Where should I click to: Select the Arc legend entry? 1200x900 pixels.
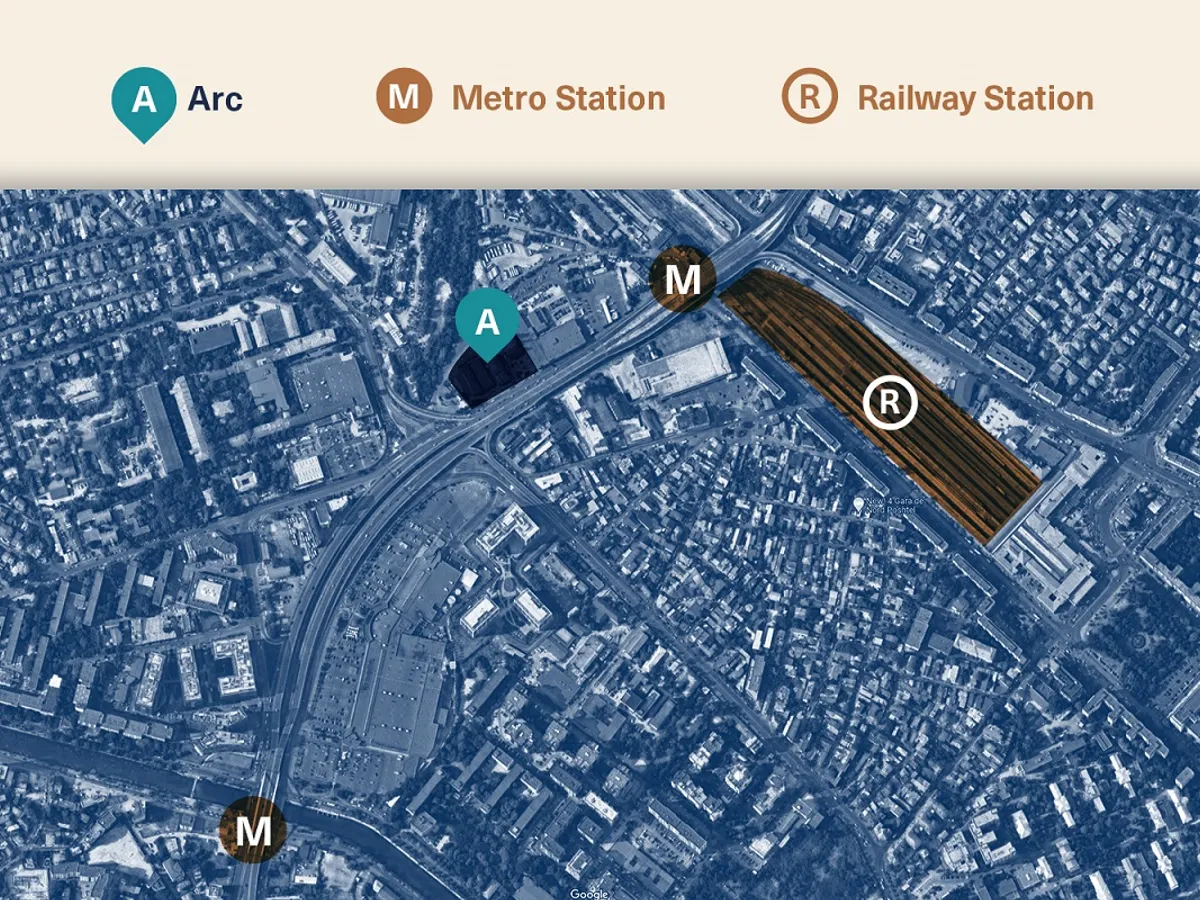(177, 100)
